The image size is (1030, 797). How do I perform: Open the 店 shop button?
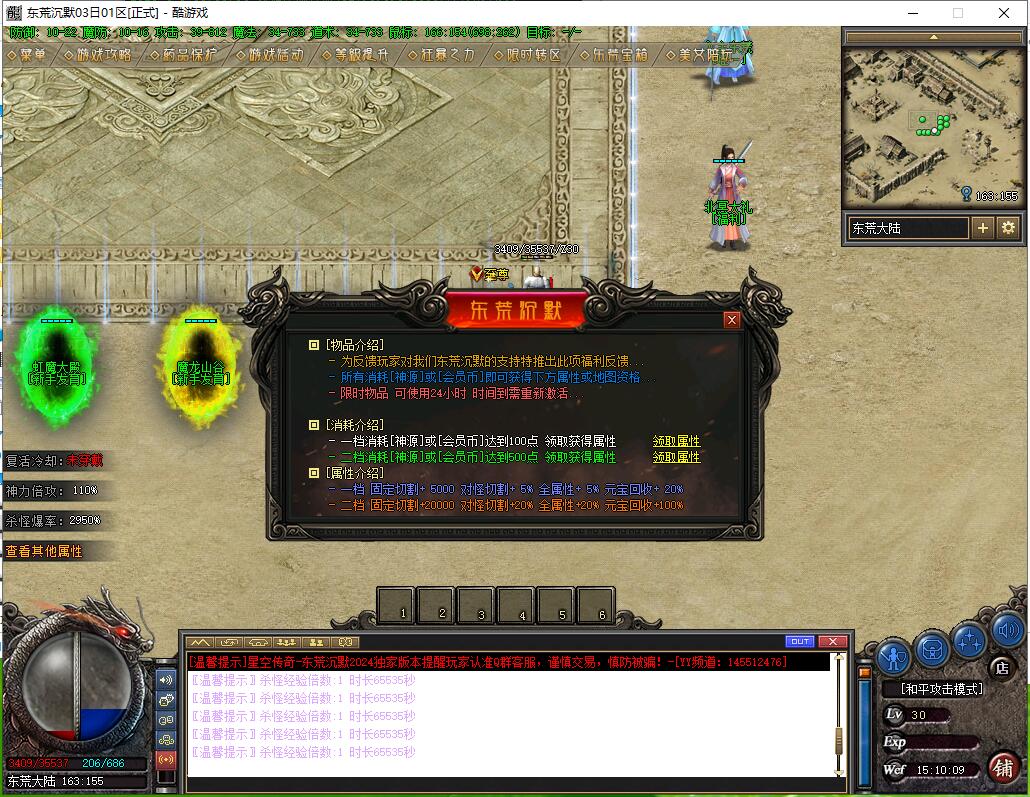(1001, 667)
